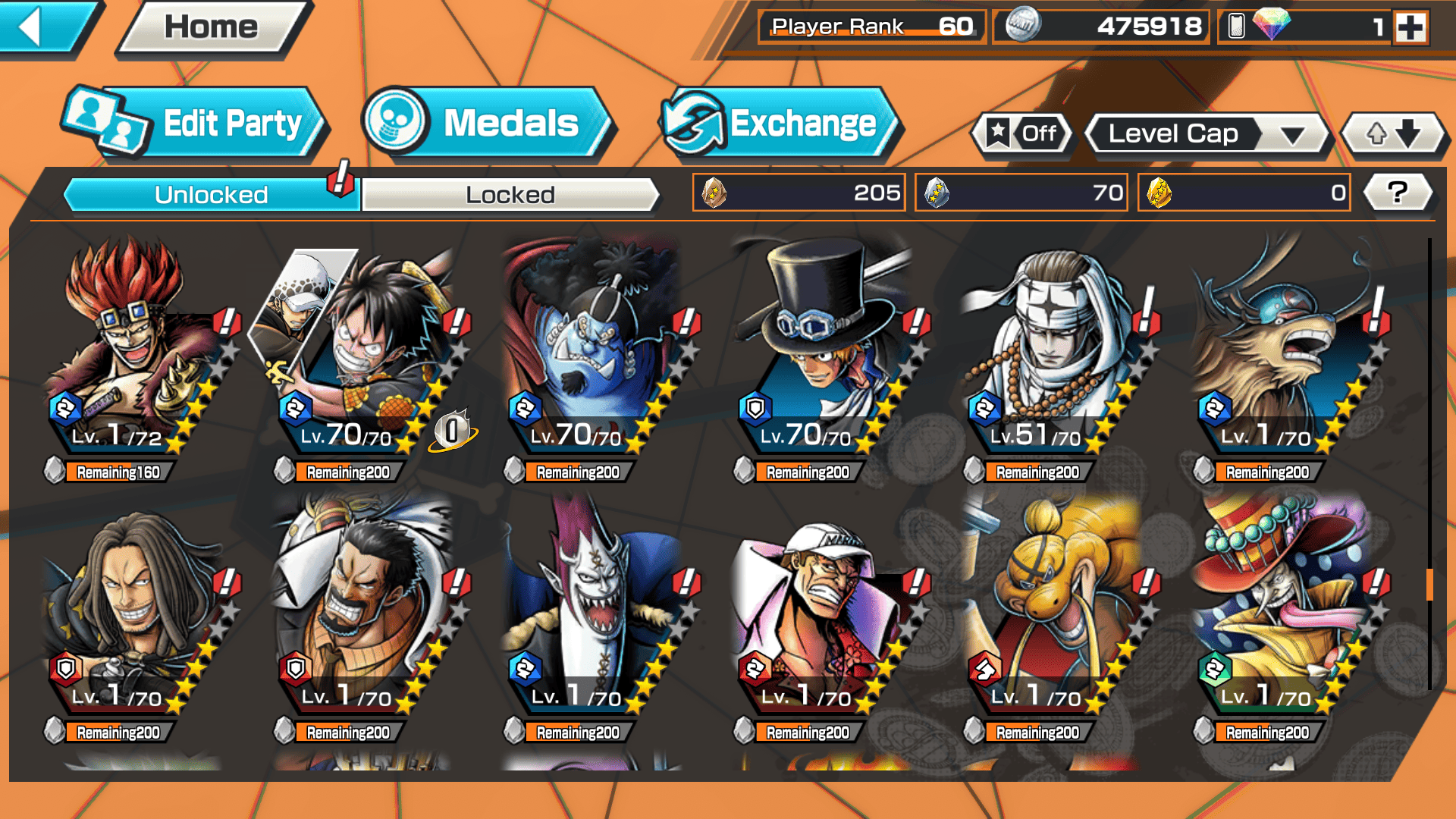The height and width of the screenshot is (819, 1456).
Task: Toggle the favorite star filter Off
Action: 1021,134
